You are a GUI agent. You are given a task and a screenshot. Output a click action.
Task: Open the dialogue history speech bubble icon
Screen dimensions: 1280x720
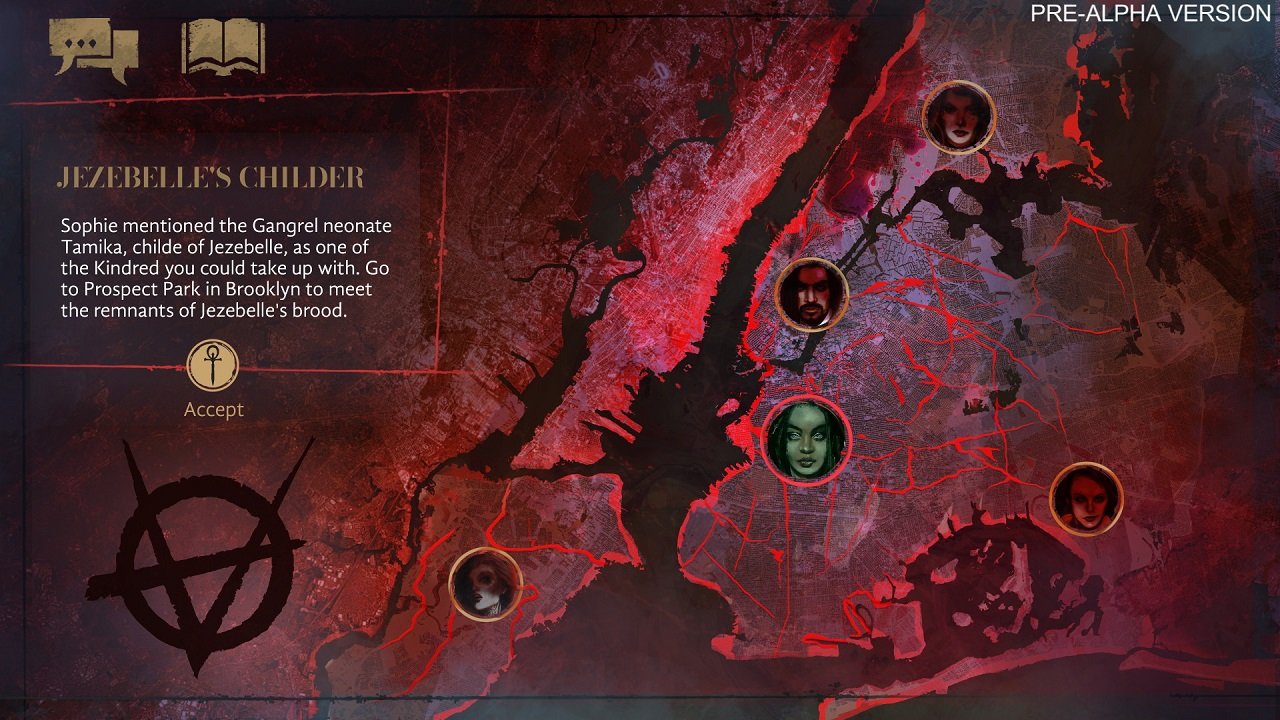coord(95,45)
